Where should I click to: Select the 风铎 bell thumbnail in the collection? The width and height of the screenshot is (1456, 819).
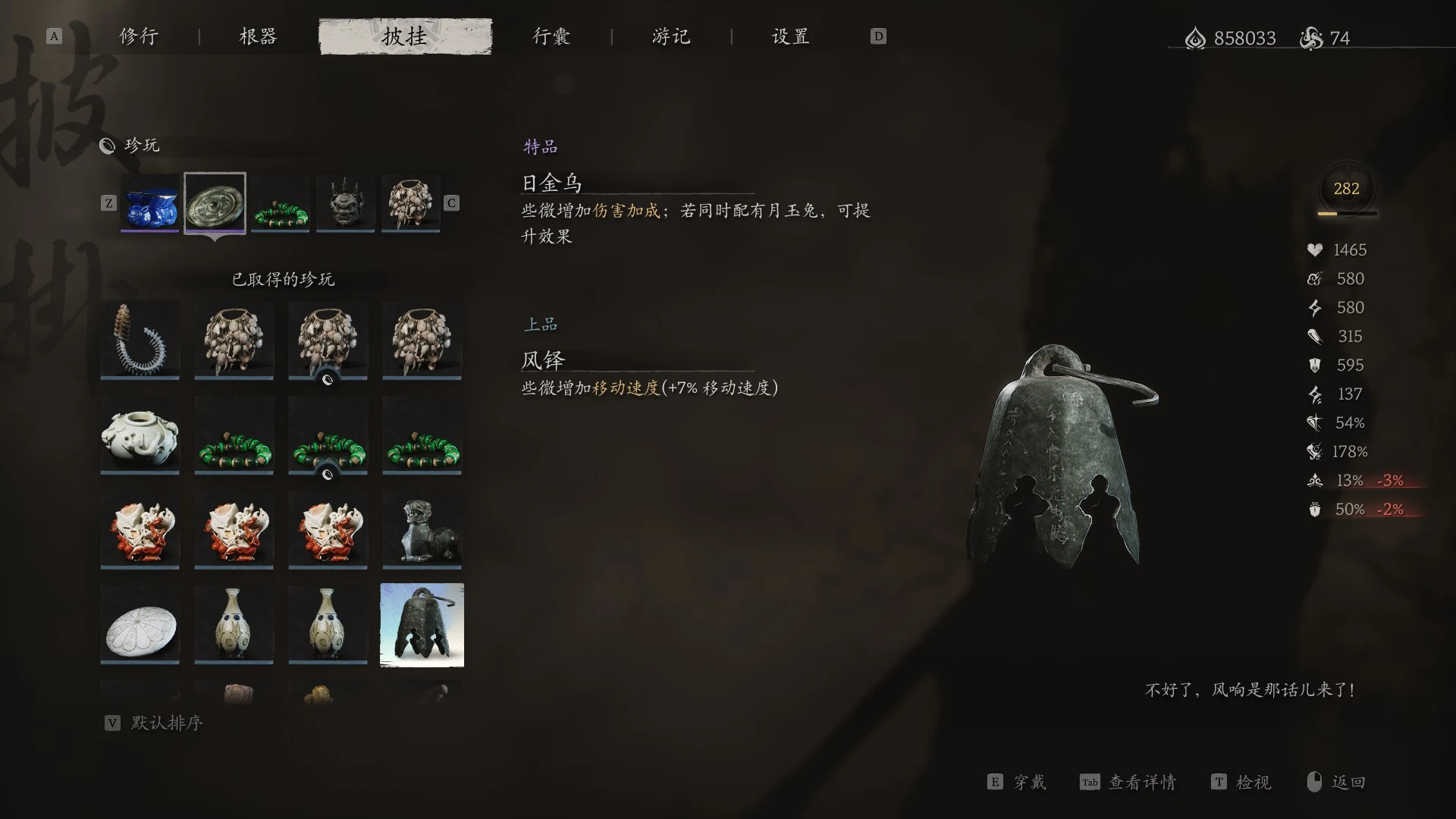(422, 624)
